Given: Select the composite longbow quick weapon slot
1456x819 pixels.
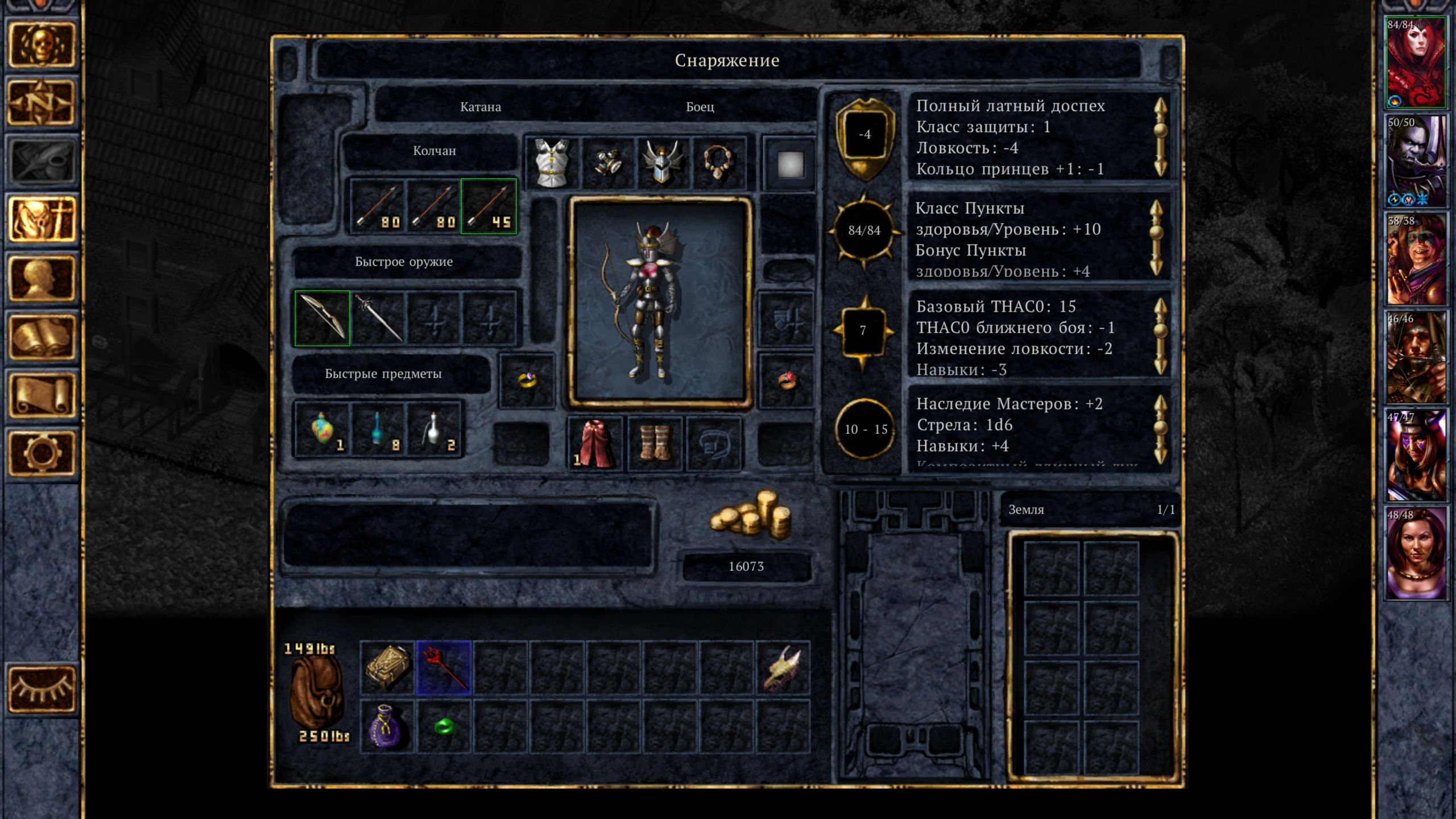Looking at the screenshot, I should click(x=322, y=318).
